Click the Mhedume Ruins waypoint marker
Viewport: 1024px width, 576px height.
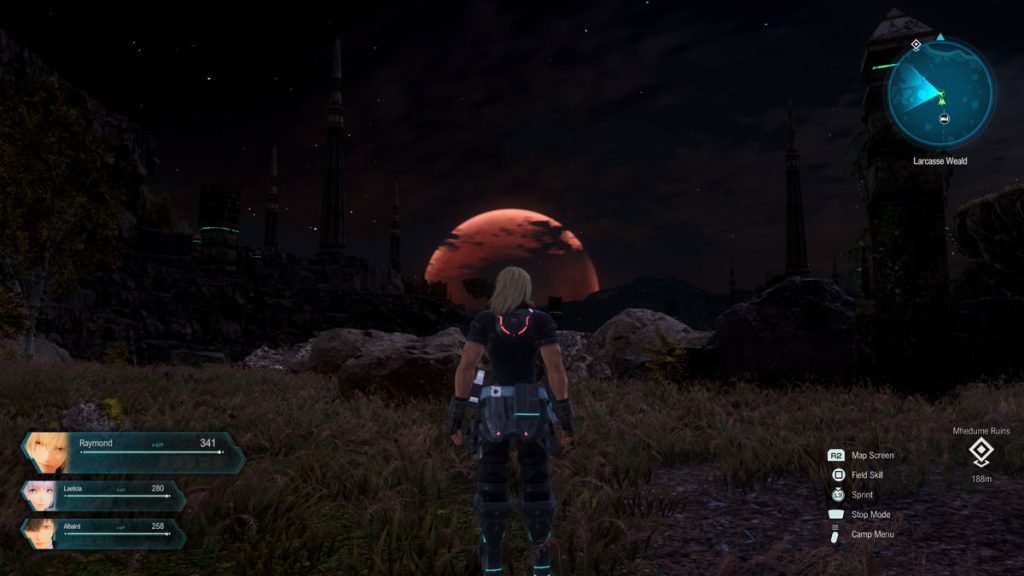pyautogui.click(x=981, y=453)
